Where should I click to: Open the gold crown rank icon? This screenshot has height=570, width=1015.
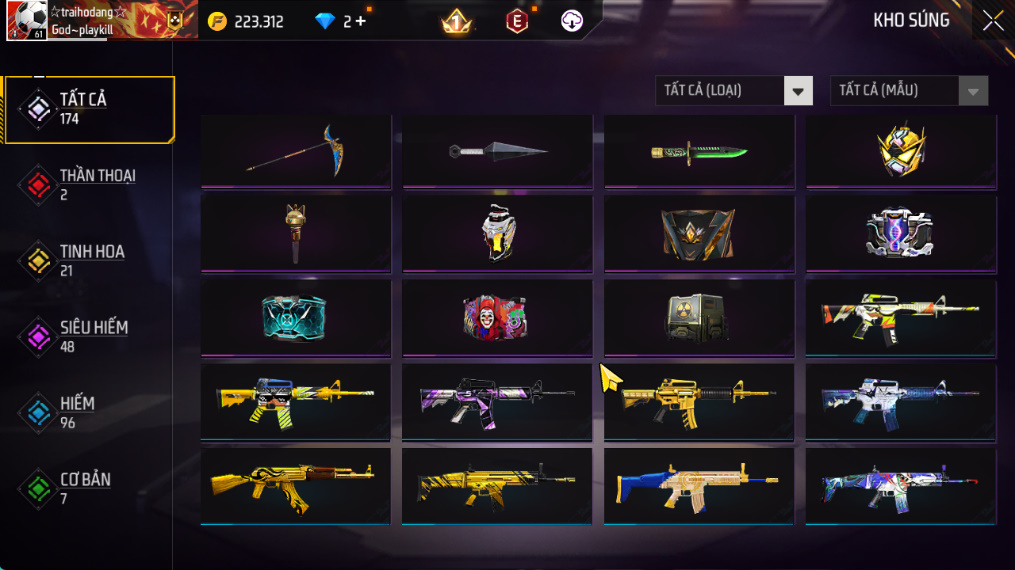(457, 21)
